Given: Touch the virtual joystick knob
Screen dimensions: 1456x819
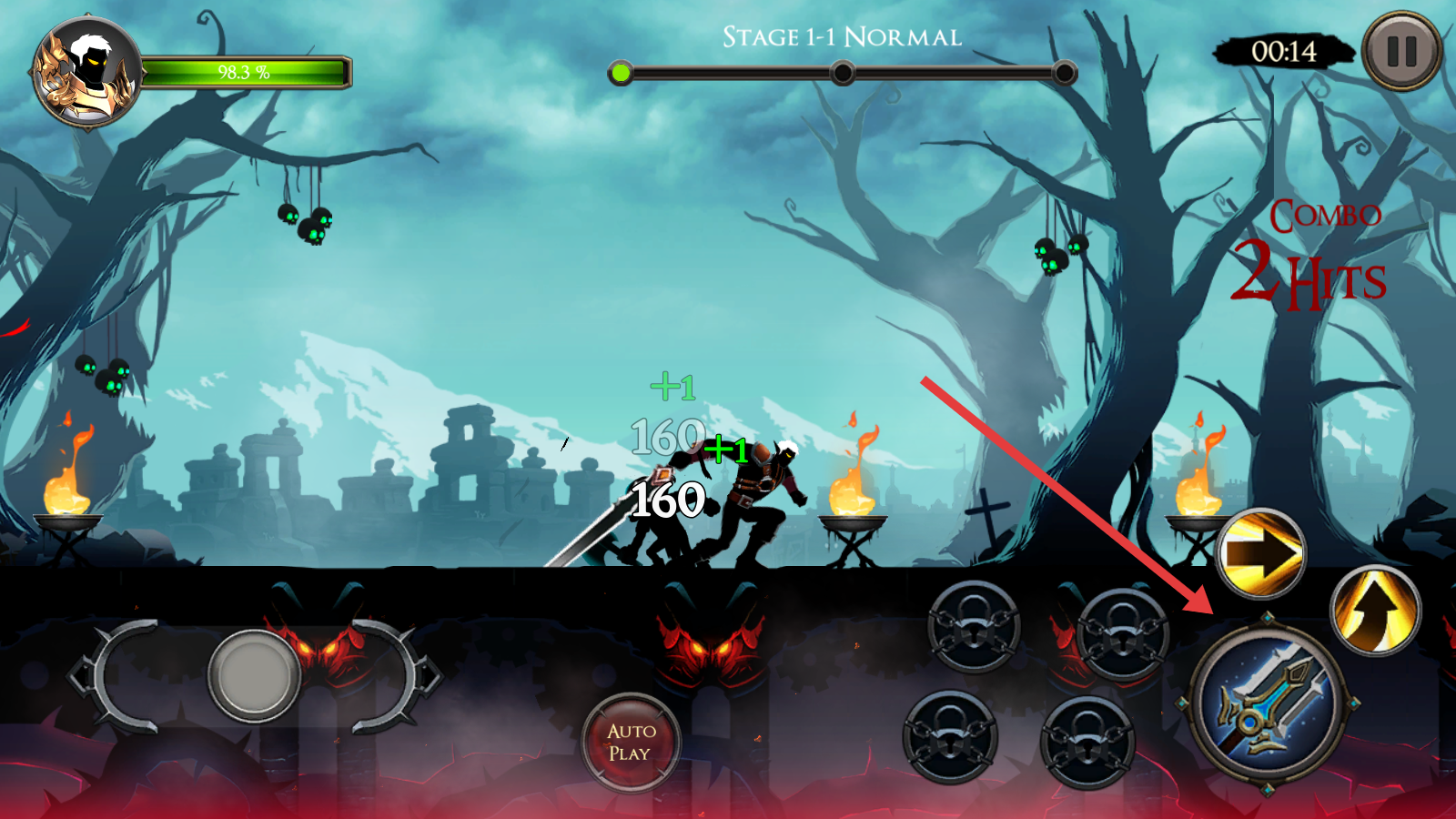Looking at the screenshot, I should (x=254, y=675).
